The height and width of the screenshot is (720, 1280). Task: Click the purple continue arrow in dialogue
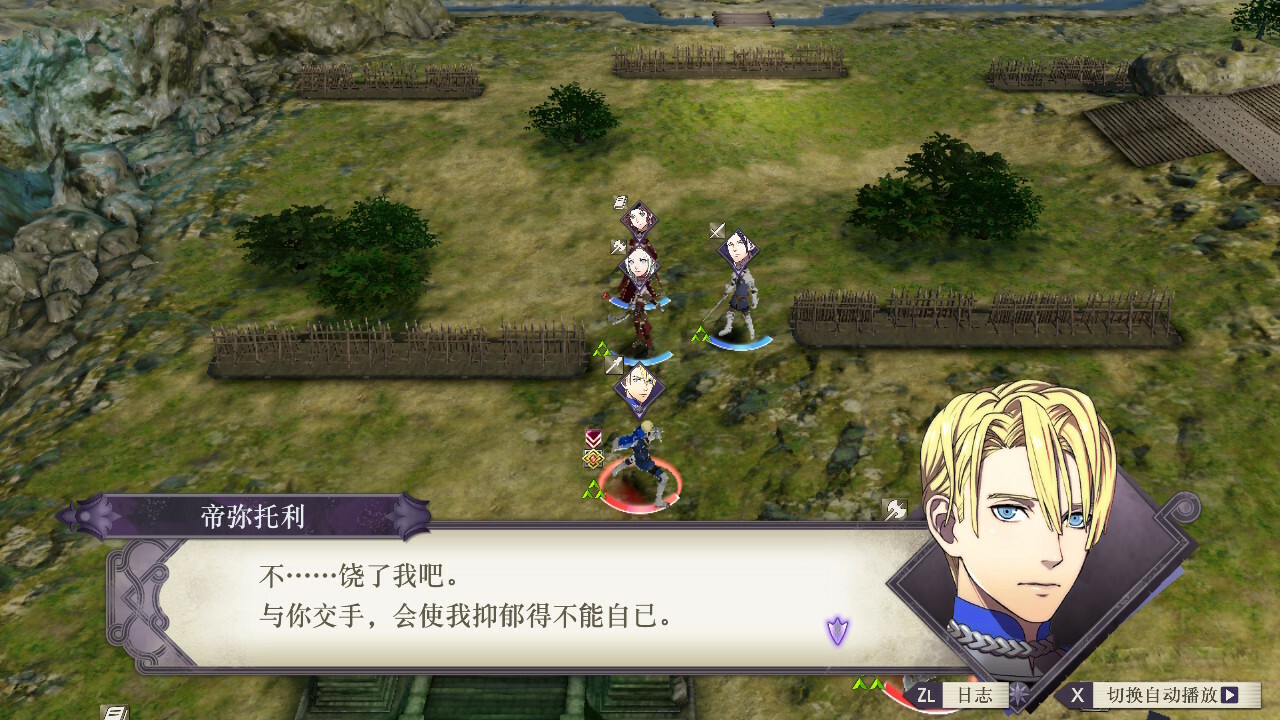coord(837,630)
